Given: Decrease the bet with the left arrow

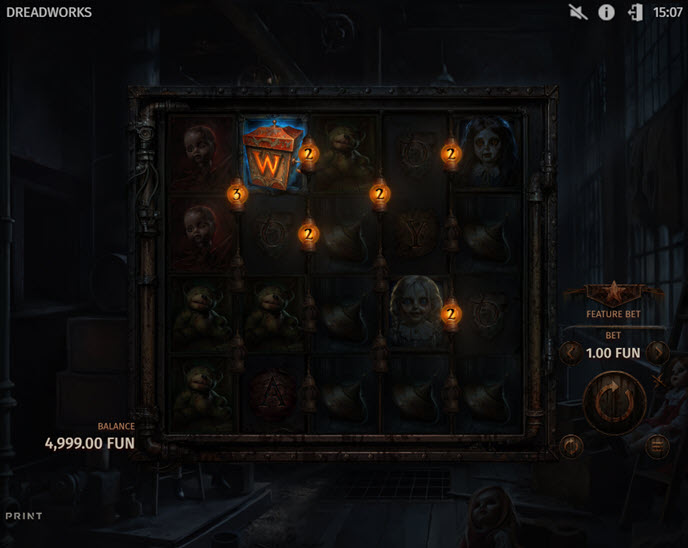Looking at the screenshot, I should pyautogui.click(x=569, y=352).
